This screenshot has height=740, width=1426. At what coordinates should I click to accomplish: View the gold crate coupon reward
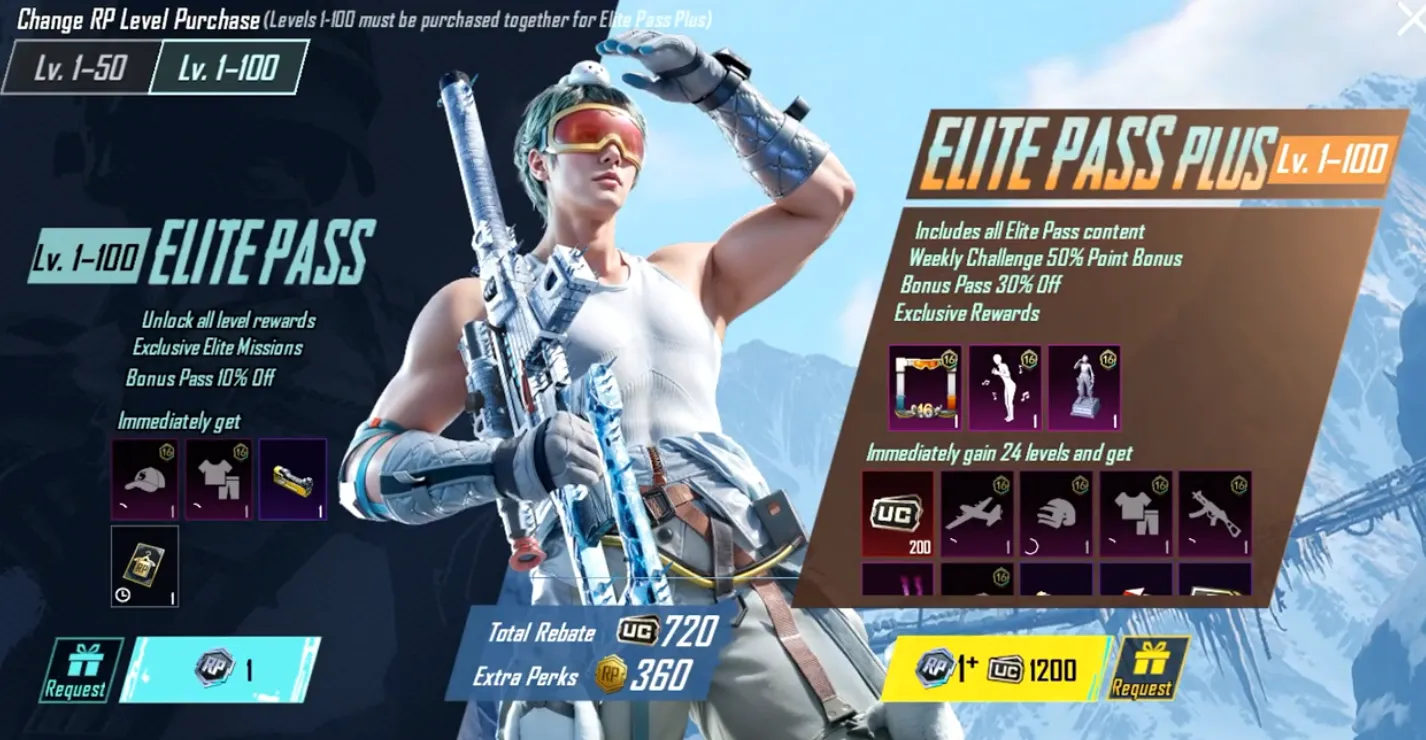click(293, 479)
